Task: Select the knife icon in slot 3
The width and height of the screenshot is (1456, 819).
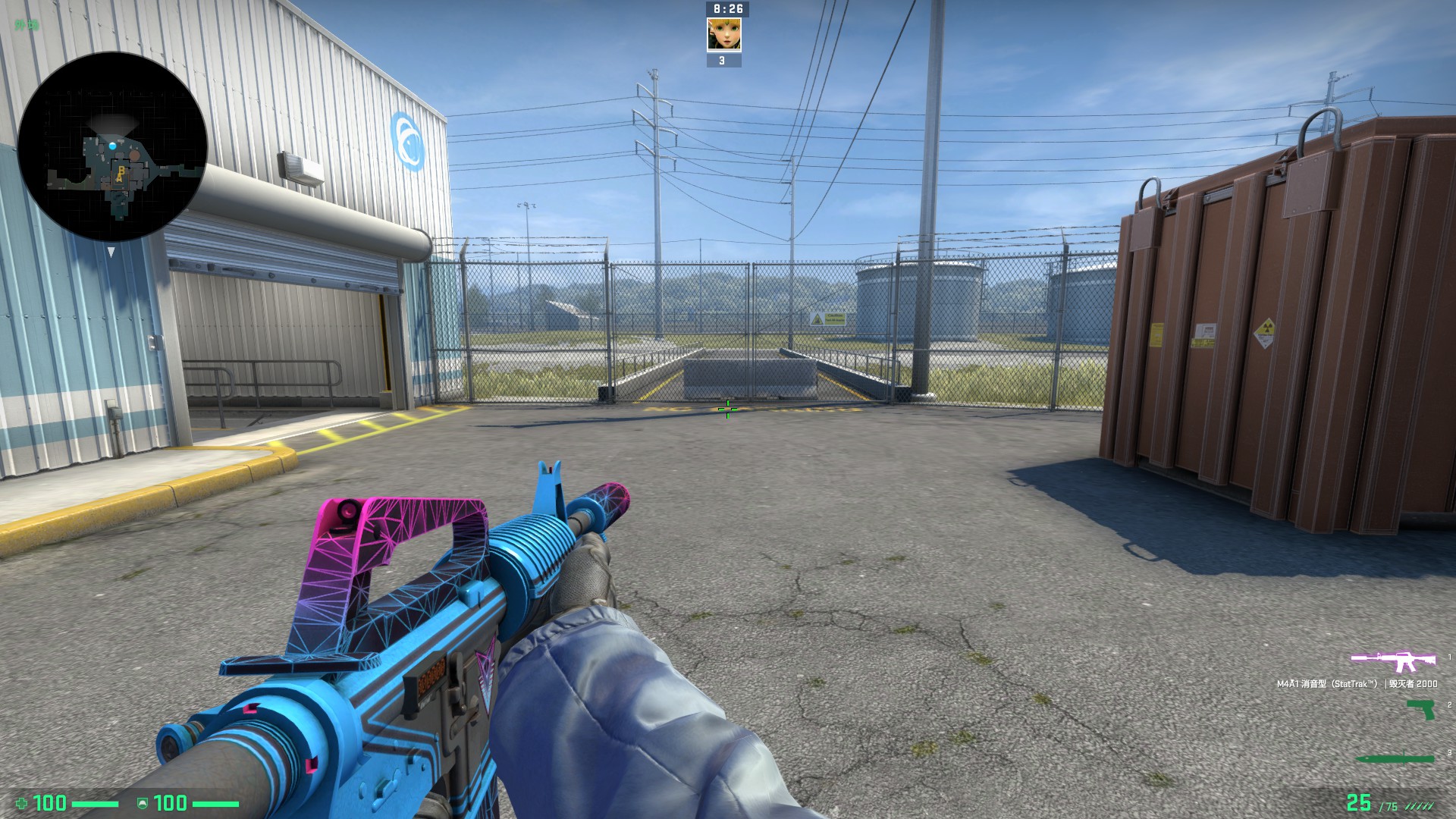Action: (x=1395, y=758)
